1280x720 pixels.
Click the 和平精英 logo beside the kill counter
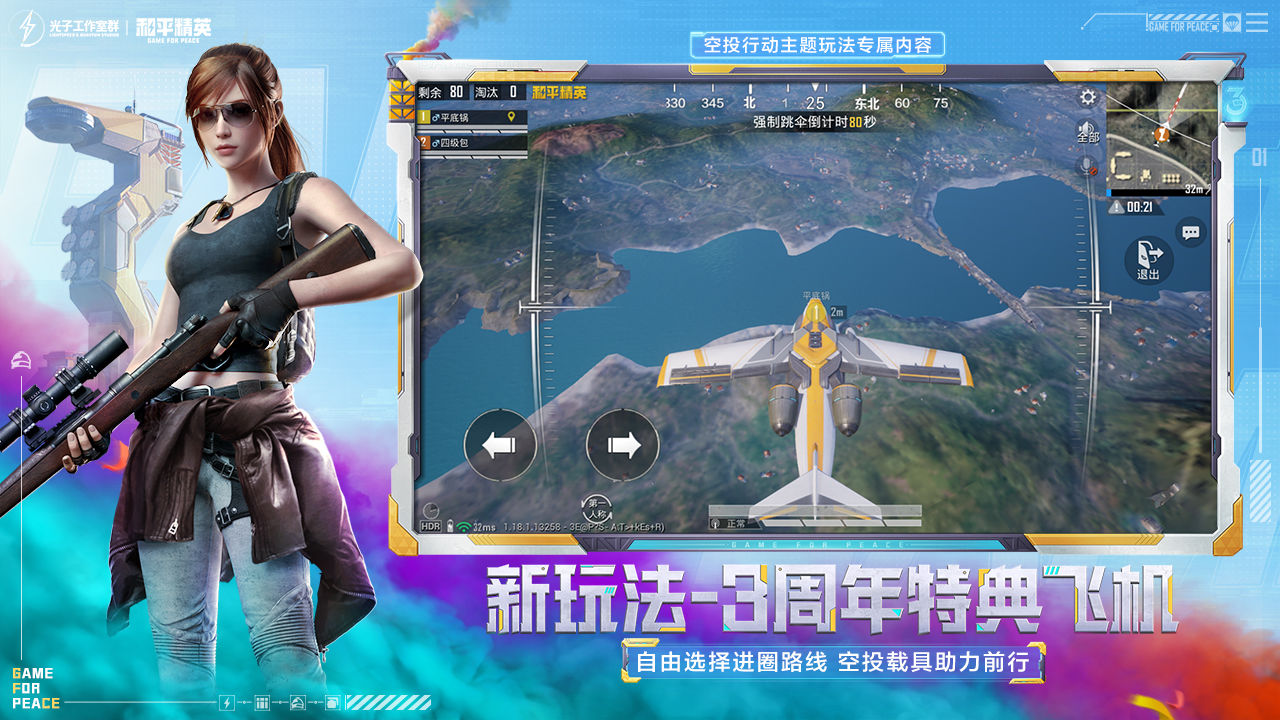(x=560, y=92)
